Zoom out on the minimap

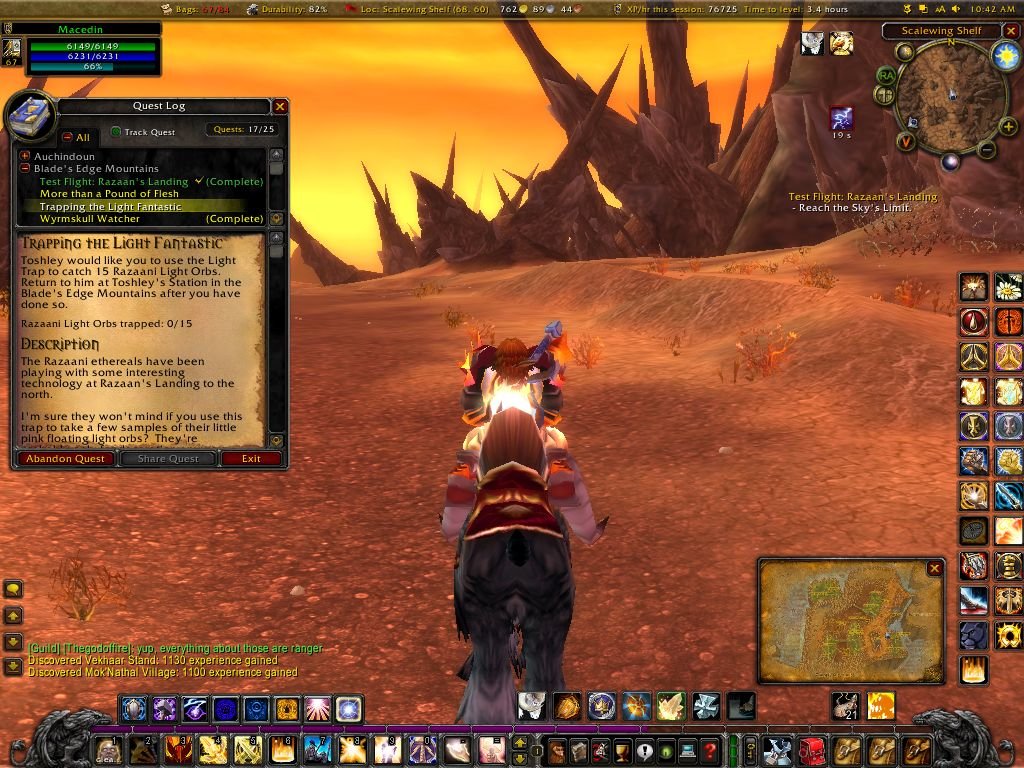tap(986, 151)
